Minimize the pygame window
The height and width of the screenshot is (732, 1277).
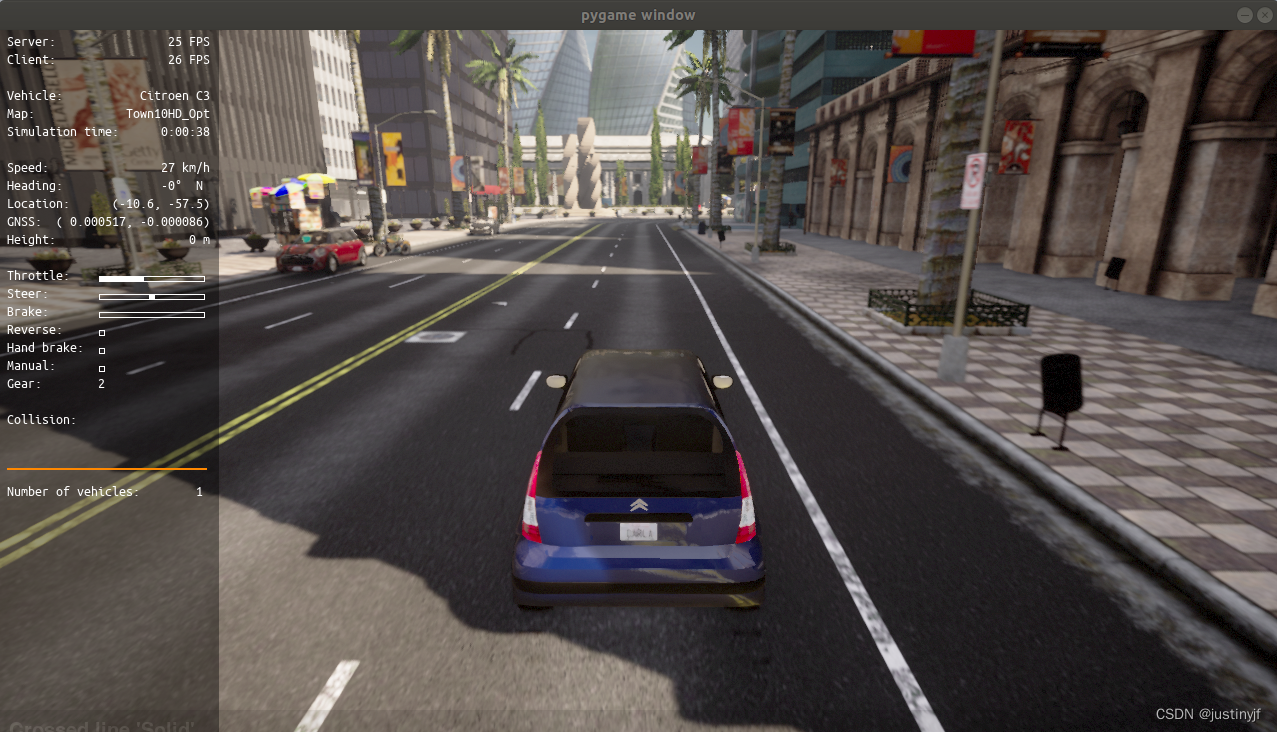click(x=1245, y=15)
